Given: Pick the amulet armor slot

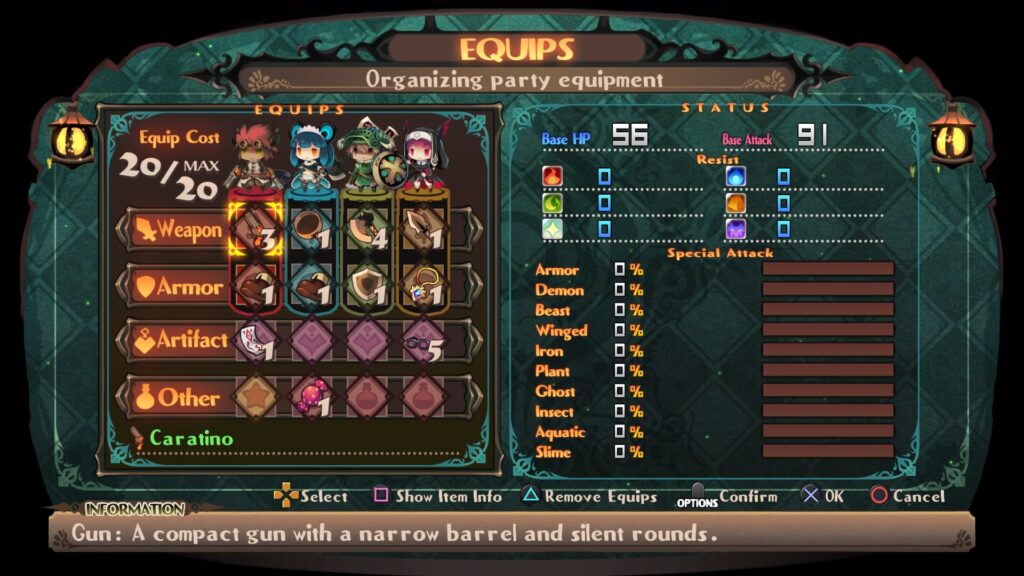Looking at the screenshot, I should (x=422, y=287).
